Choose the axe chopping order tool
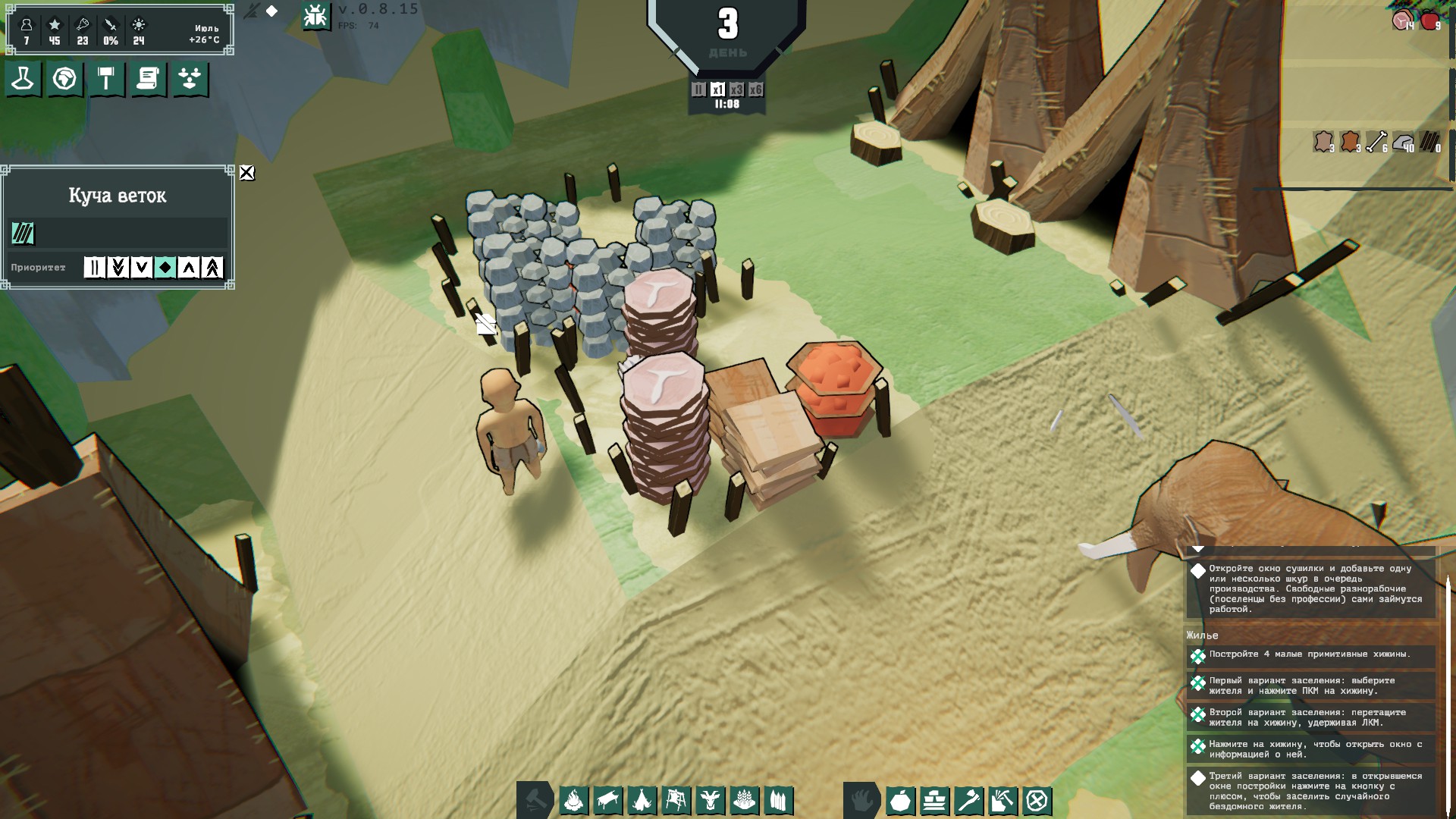The height and width of the screenshot is (819, 1456). 968,800
